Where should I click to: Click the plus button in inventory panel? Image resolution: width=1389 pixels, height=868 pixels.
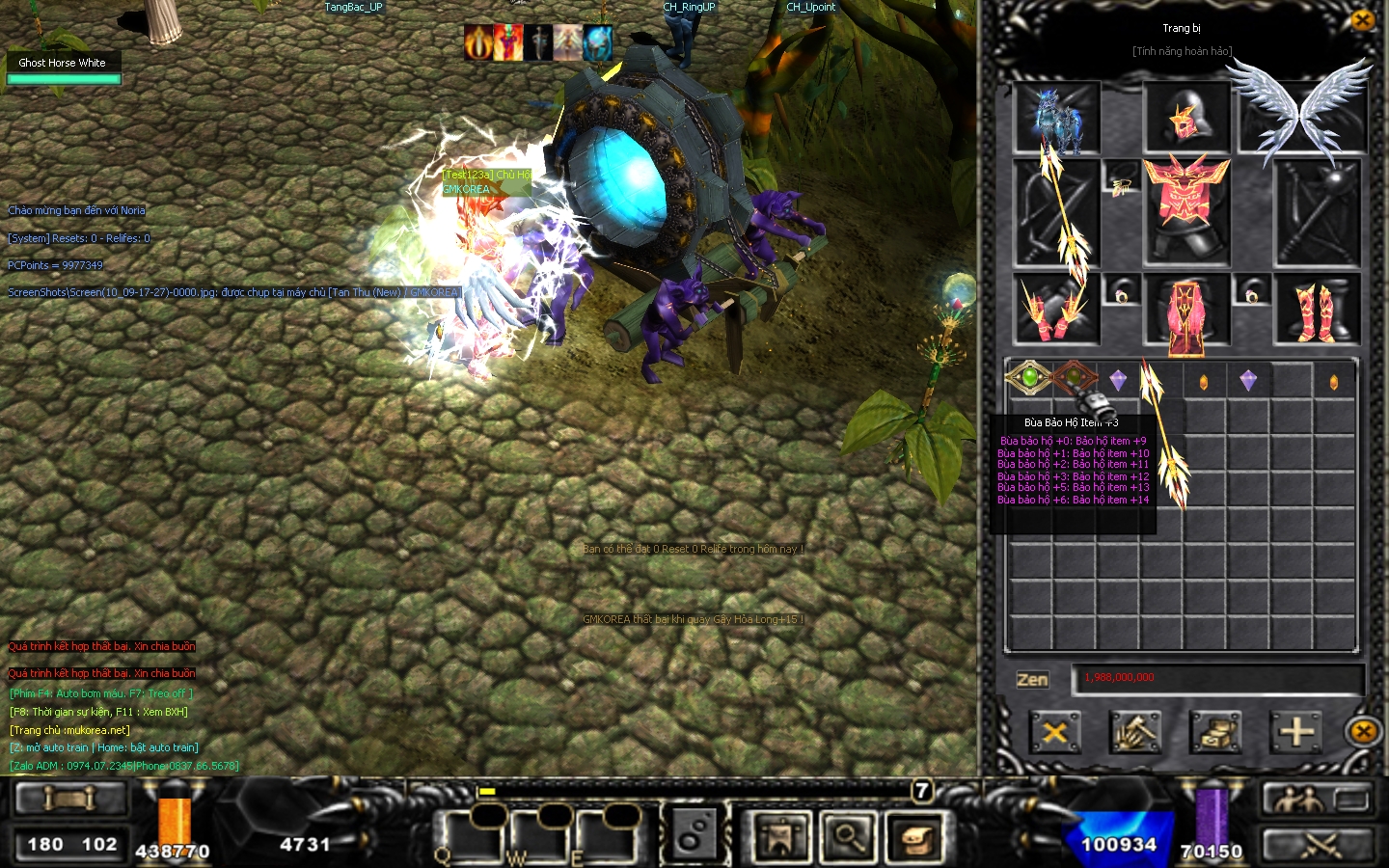click(x=1295, y=732)
